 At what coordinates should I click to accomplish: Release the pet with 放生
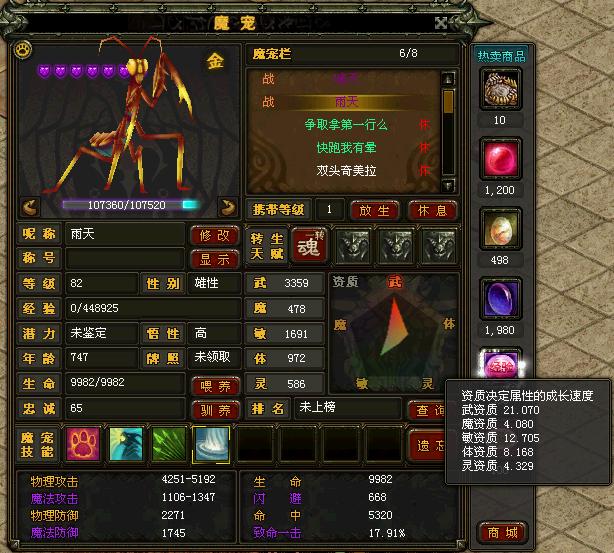[x=375, y=210]
